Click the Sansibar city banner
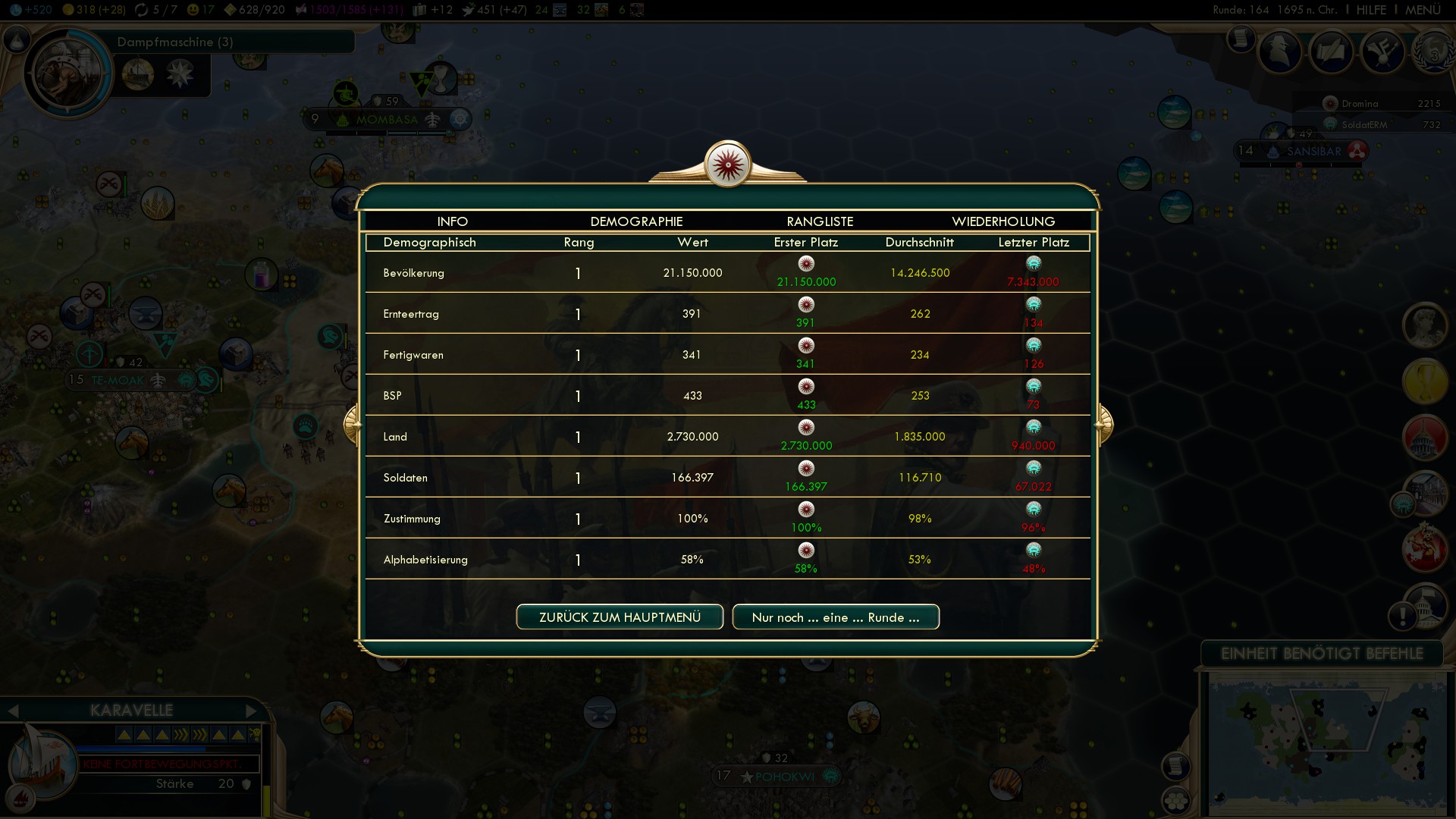Viewport: 1456px width, 819px height. click(1313, 151)
